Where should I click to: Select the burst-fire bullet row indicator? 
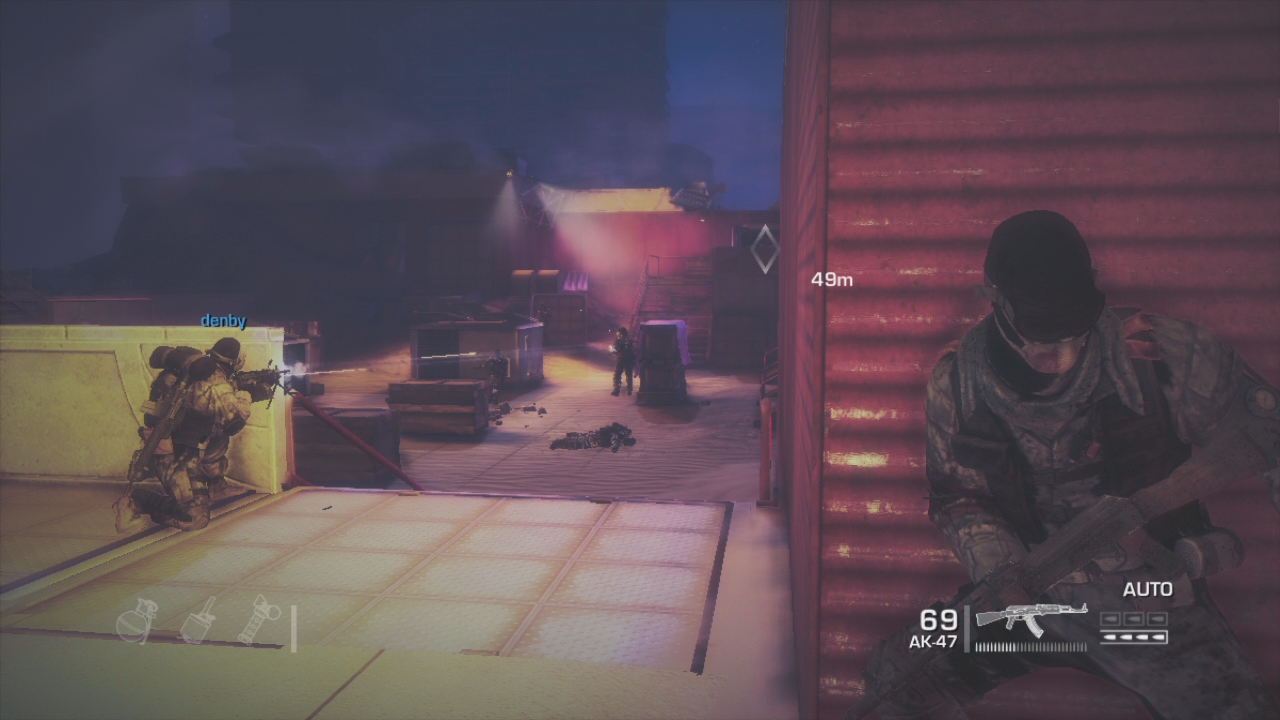click(1134, 619)
